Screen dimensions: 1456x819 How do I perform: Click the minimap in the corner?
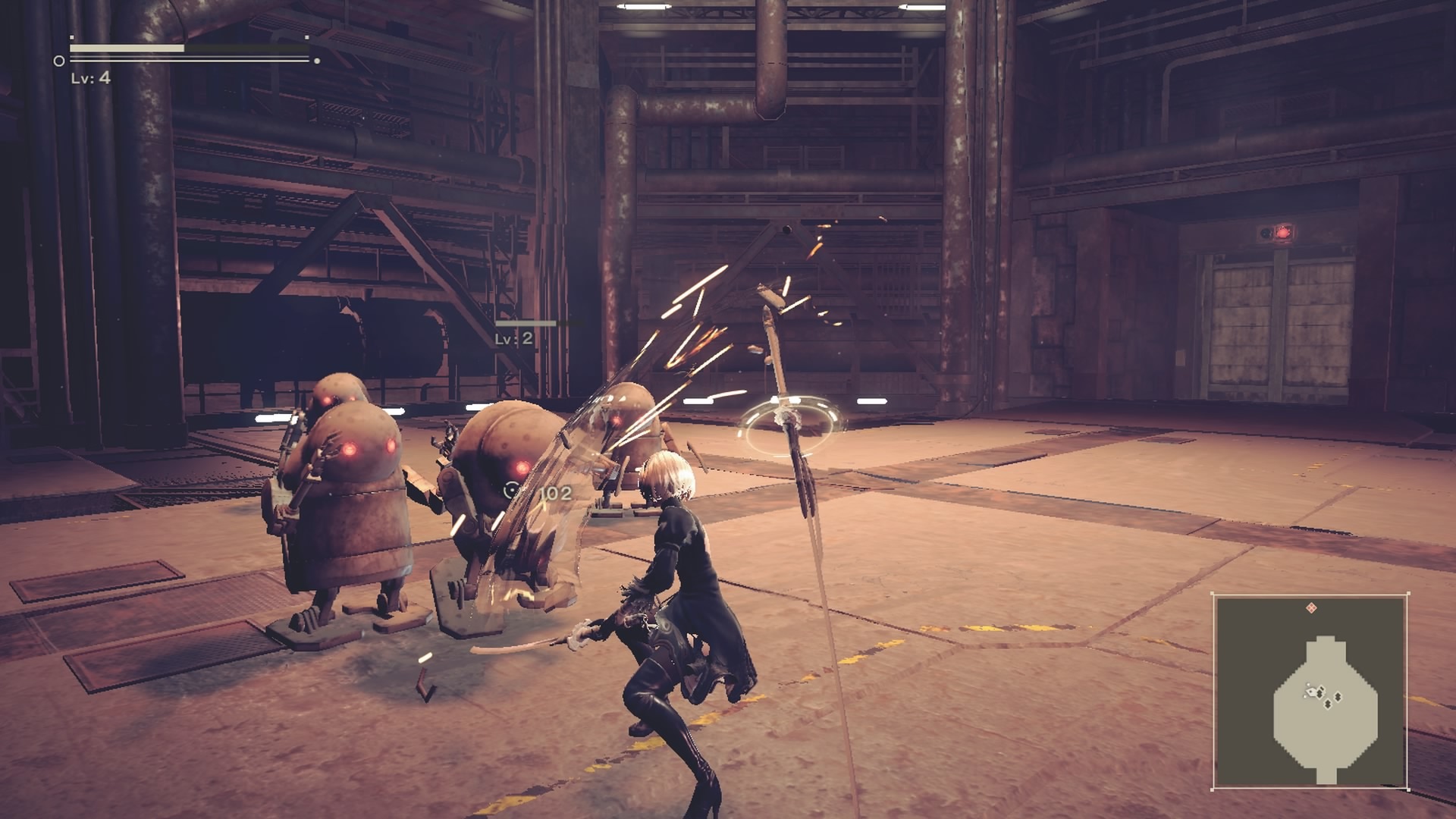tap(1310, 691)
